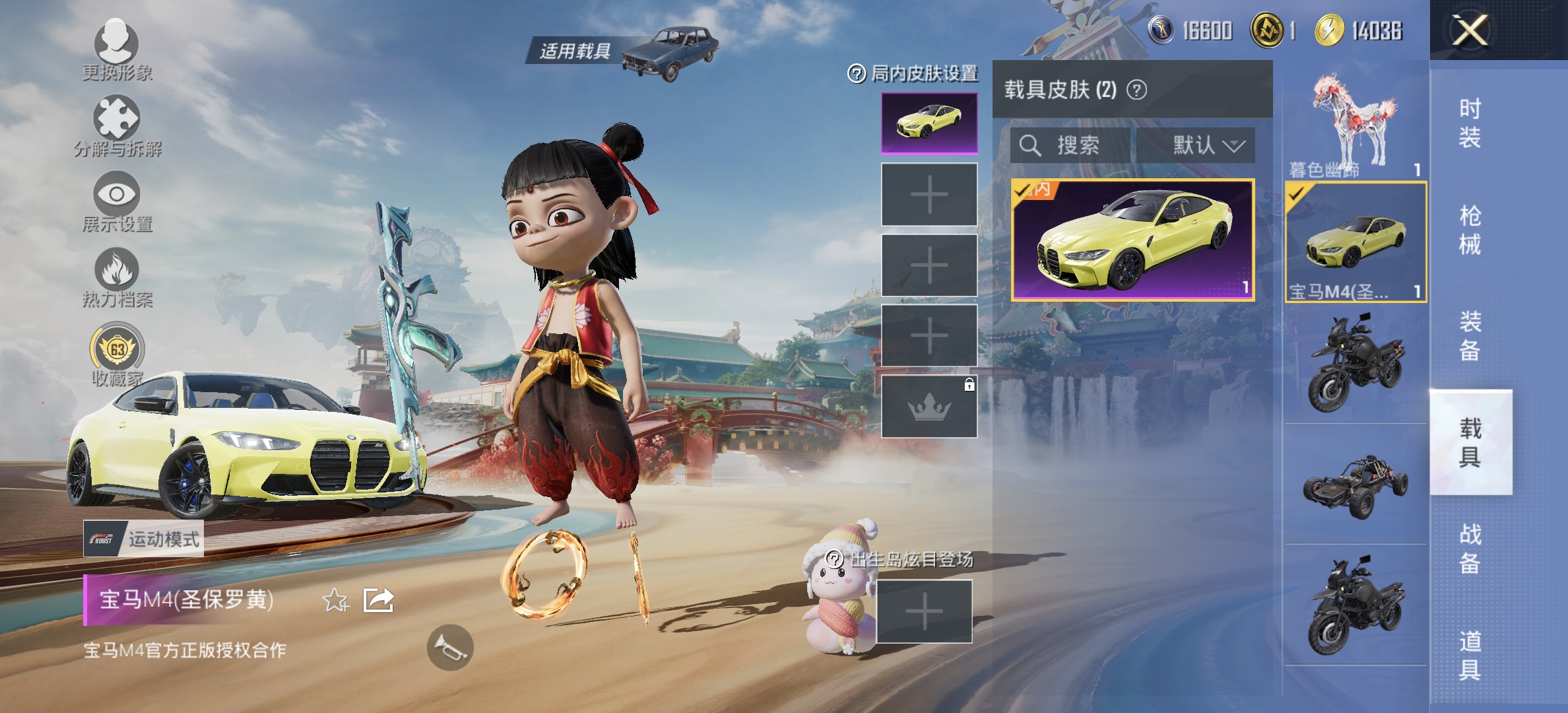This screenshot has height=713, width=1568.
Task: Toggle 运动模式 sport mode button
Action: pyautogui.click(x=143, y=539)
